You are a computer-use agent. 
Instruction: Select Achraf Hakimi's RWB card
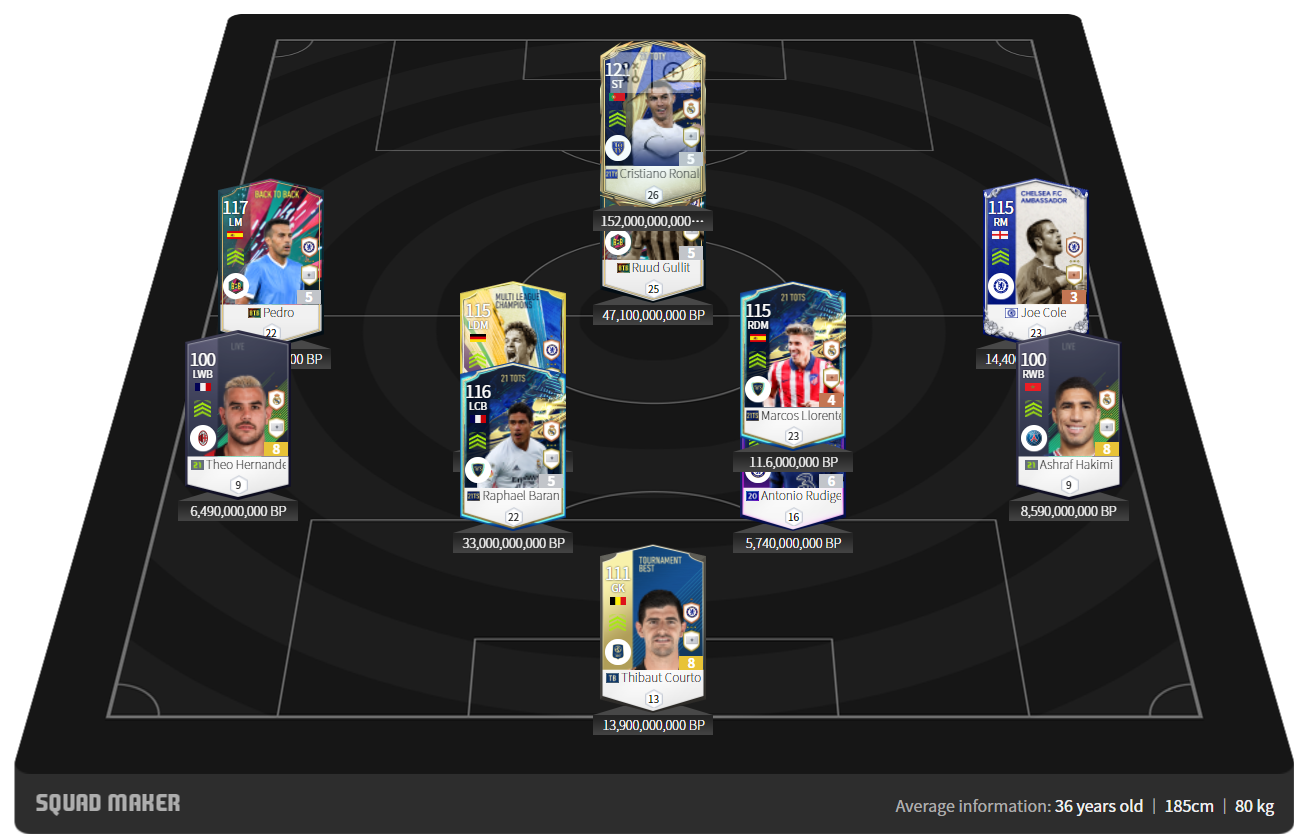pos(1068,410)
